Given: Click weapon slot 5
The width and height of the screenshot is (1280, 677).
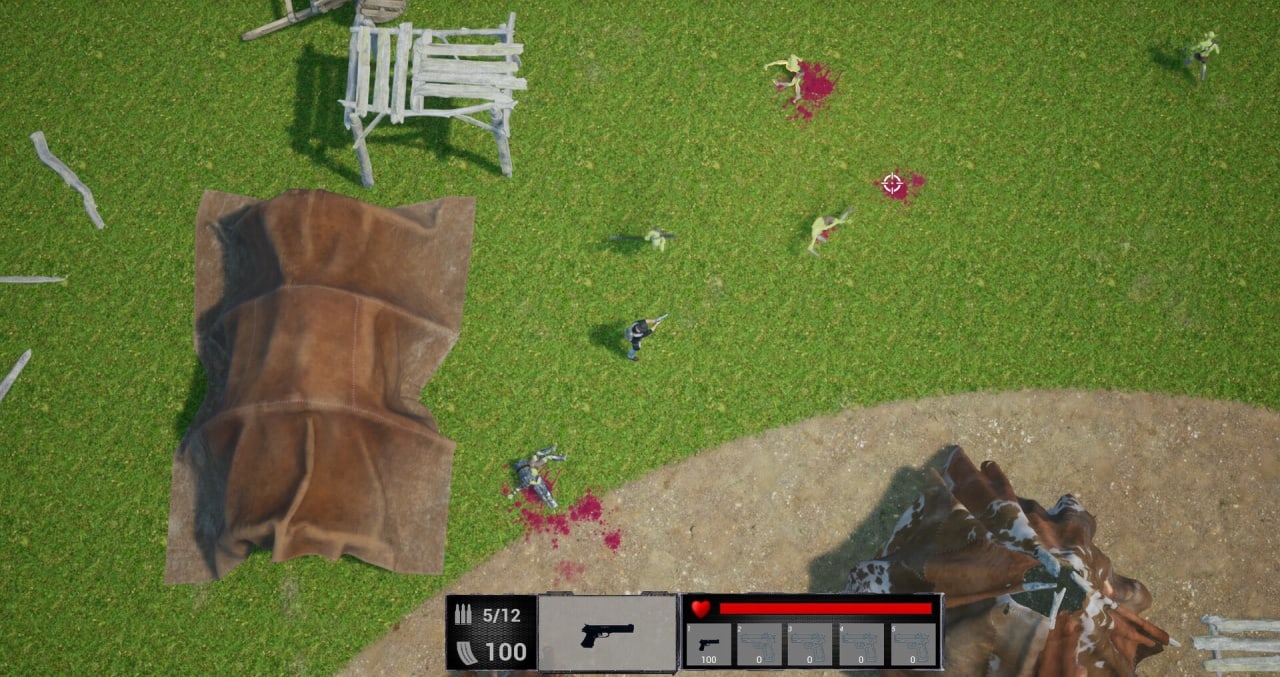Looking at the screenshot, I should click(913, 644).
